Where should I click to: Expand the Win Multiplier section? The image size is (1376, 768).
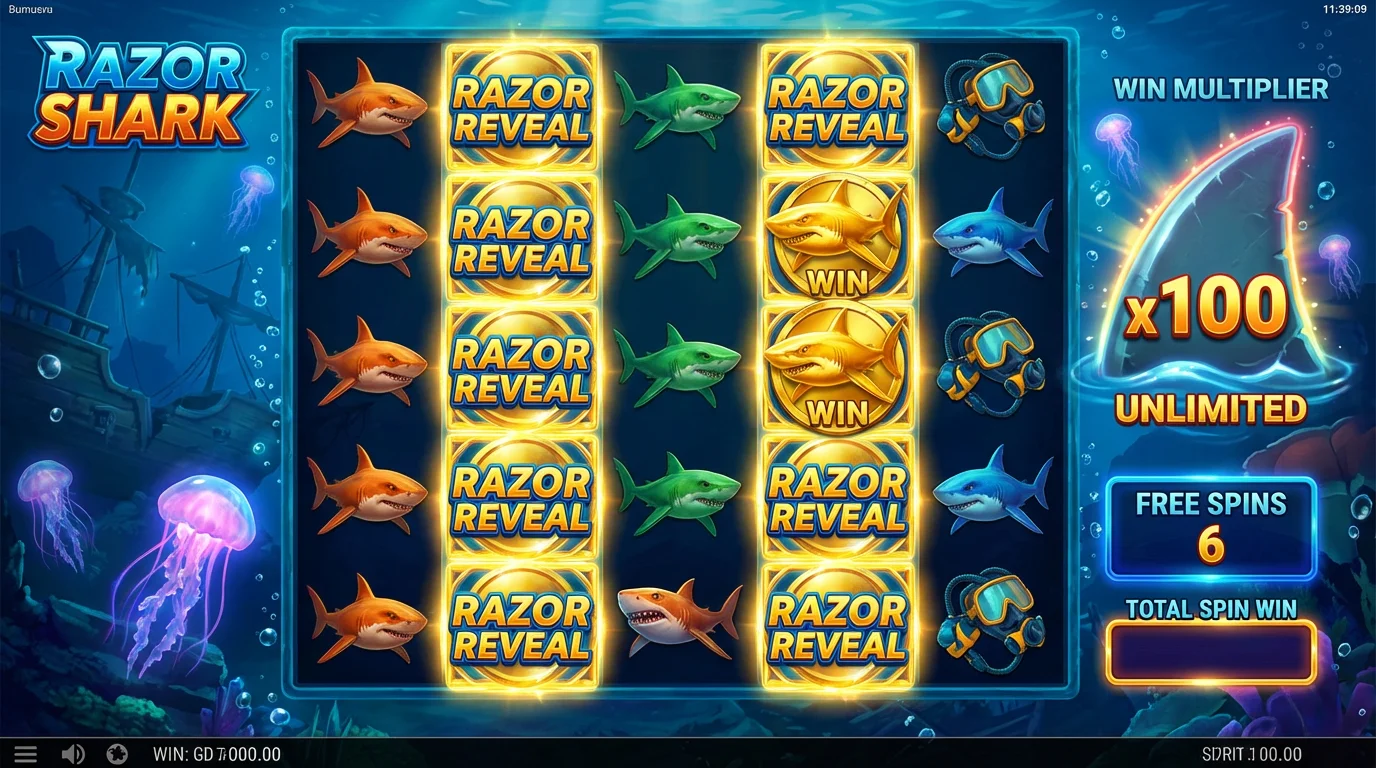pos(1221,90)
